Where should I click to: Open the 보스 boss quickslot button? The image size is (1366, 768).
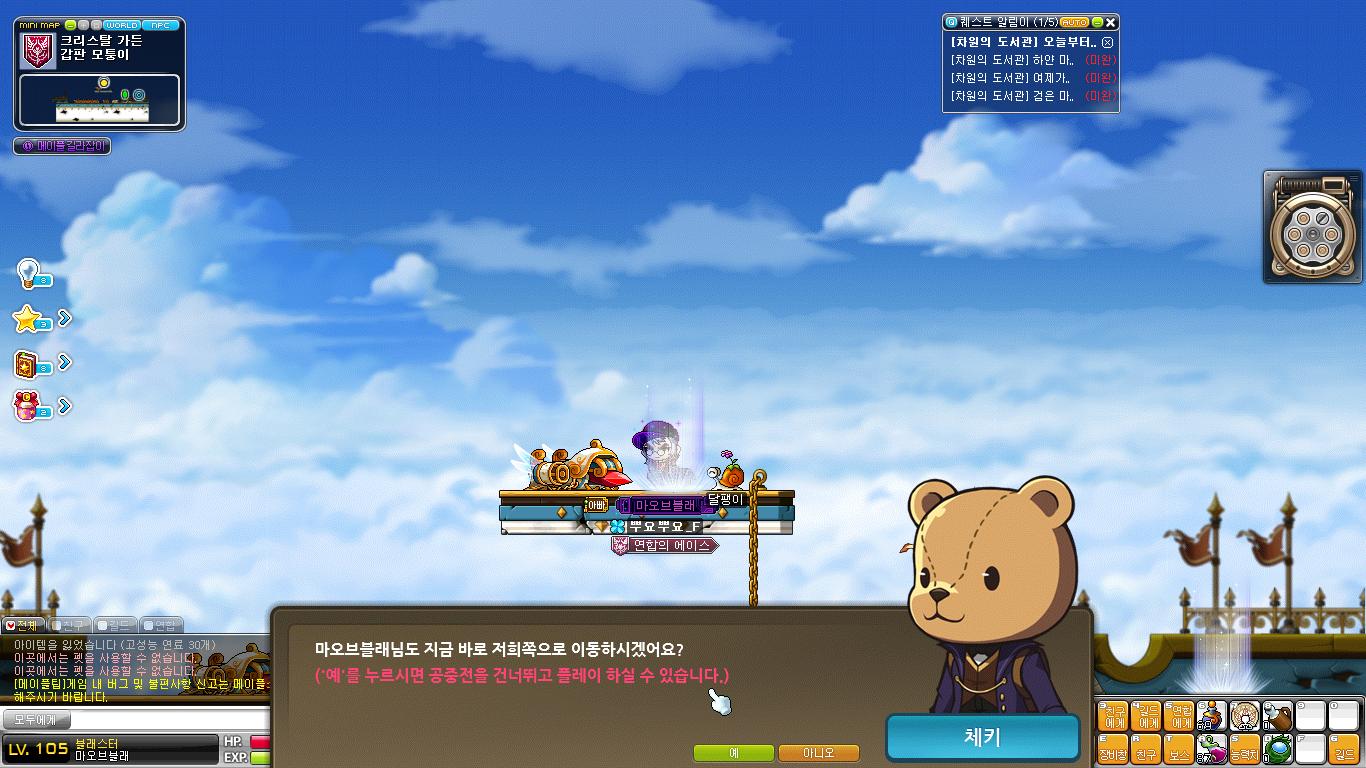pos(1178,748)
